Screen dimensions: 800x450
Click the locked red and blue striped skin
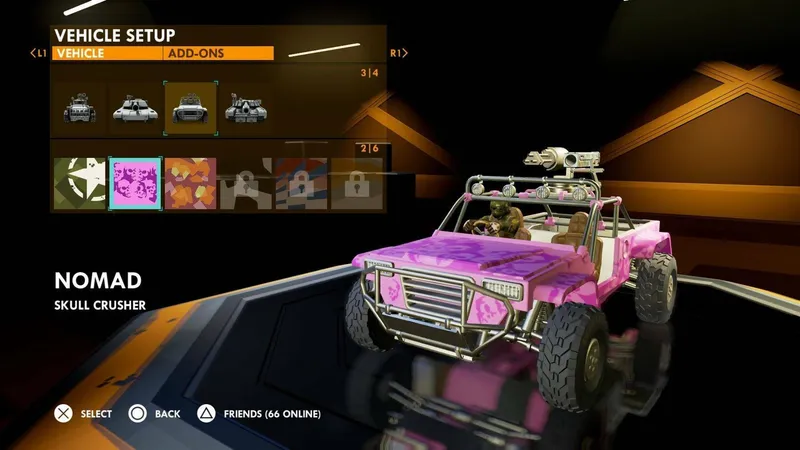(x=300, y=182)
